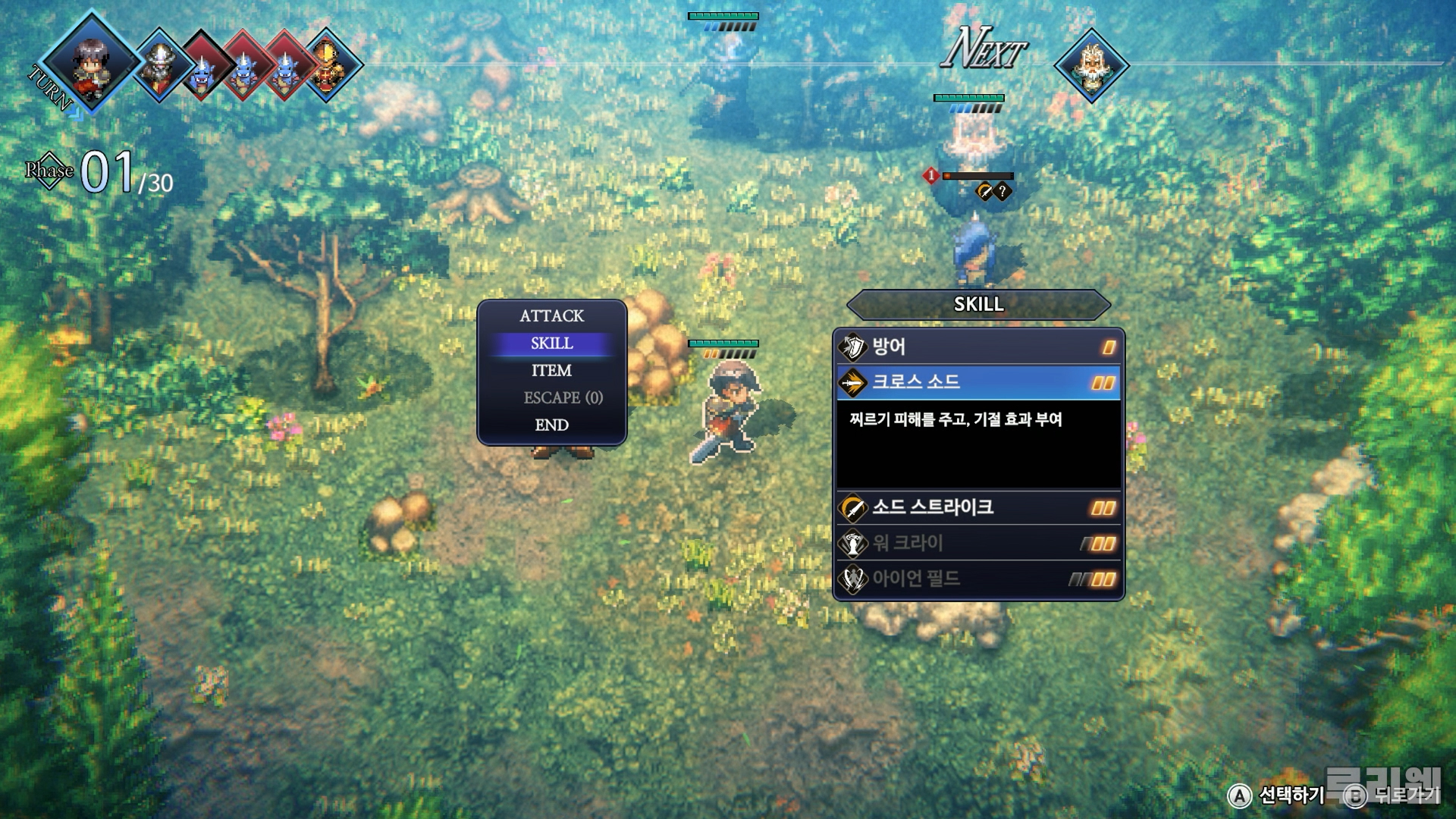Select the 아이언 필드 skill

click(977, 579)
